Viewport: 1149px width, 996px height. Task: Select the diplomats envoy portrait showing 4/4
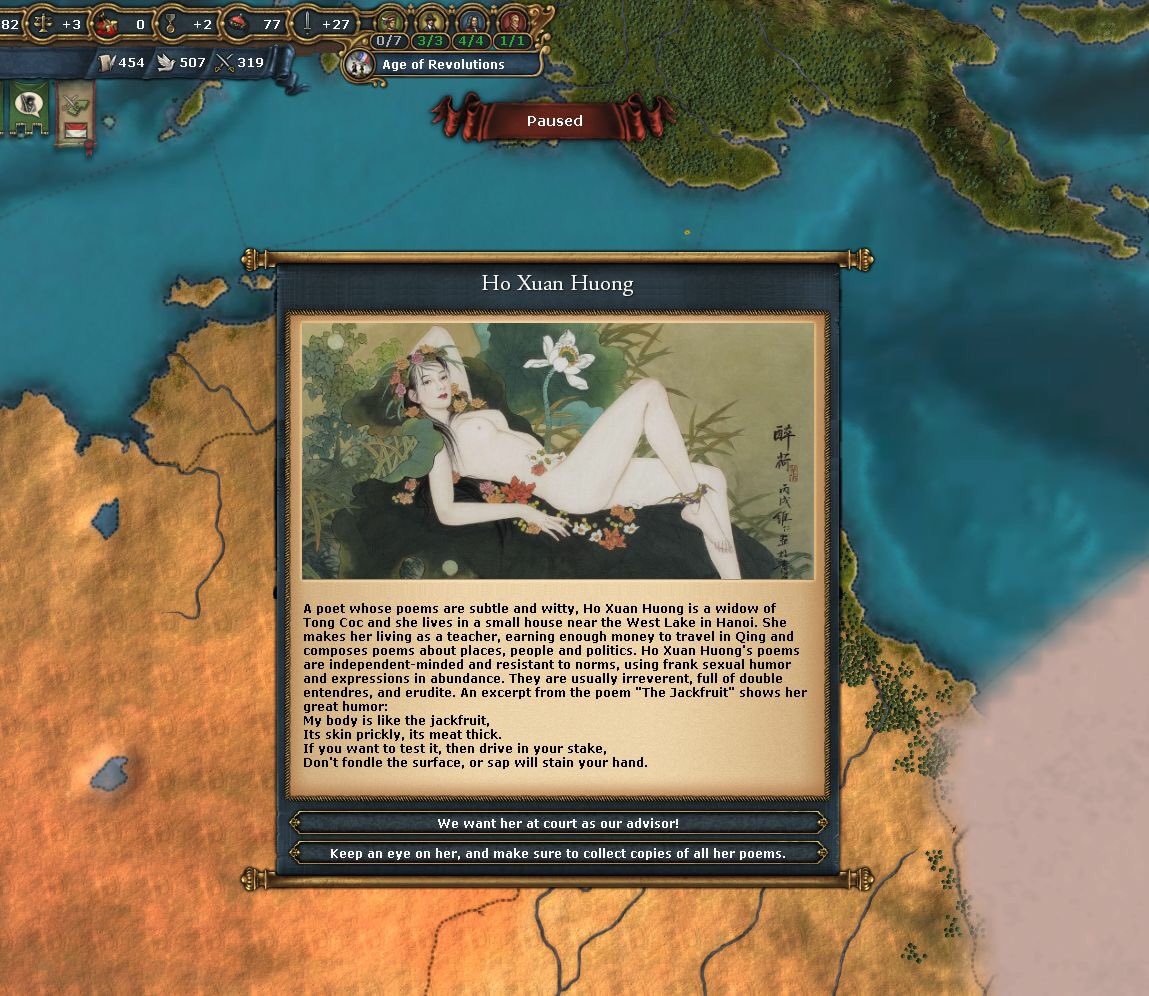(x=471, y=20)
